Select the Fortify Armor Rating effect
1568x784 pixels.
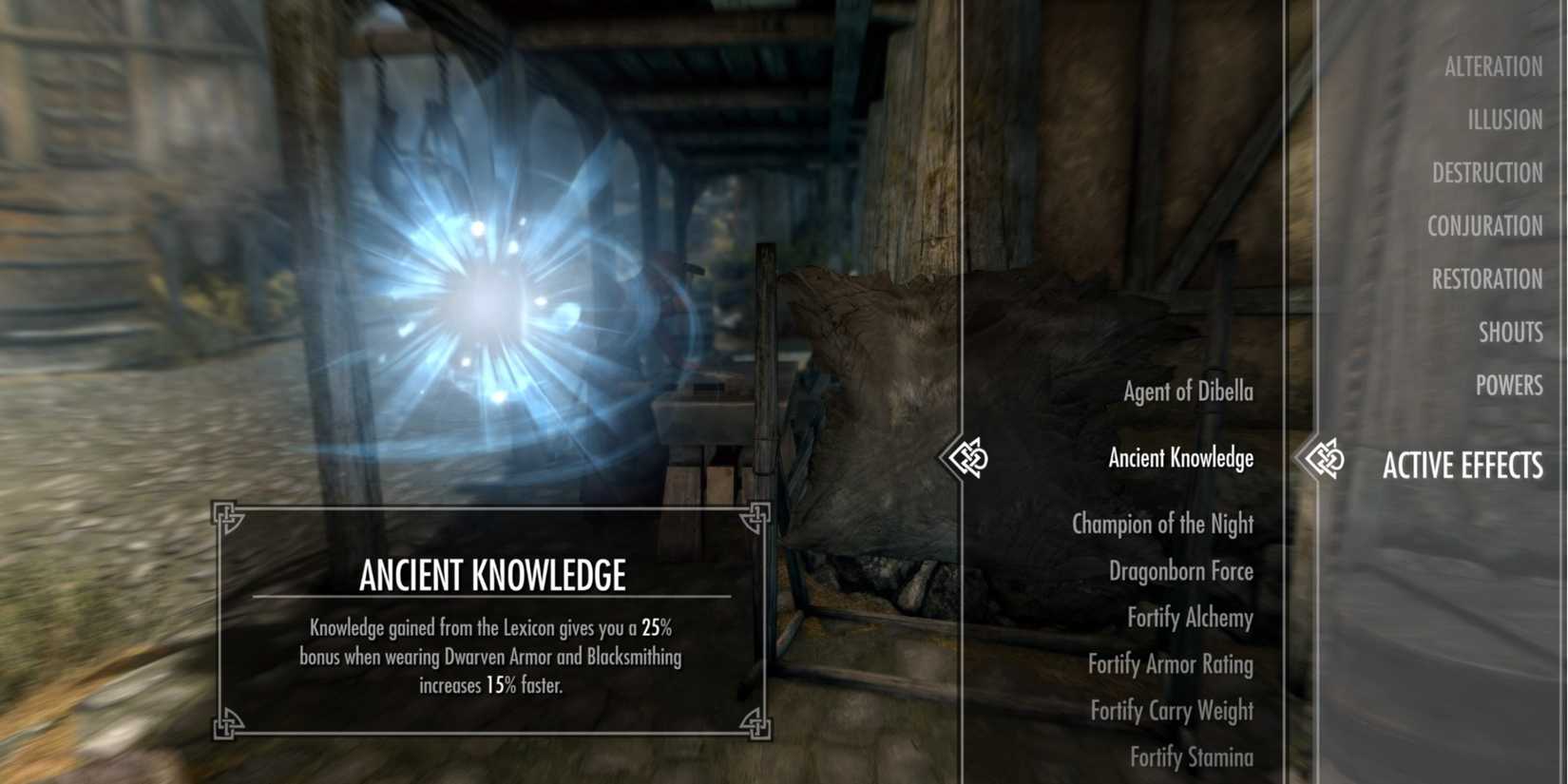[x=1169, y=665]
